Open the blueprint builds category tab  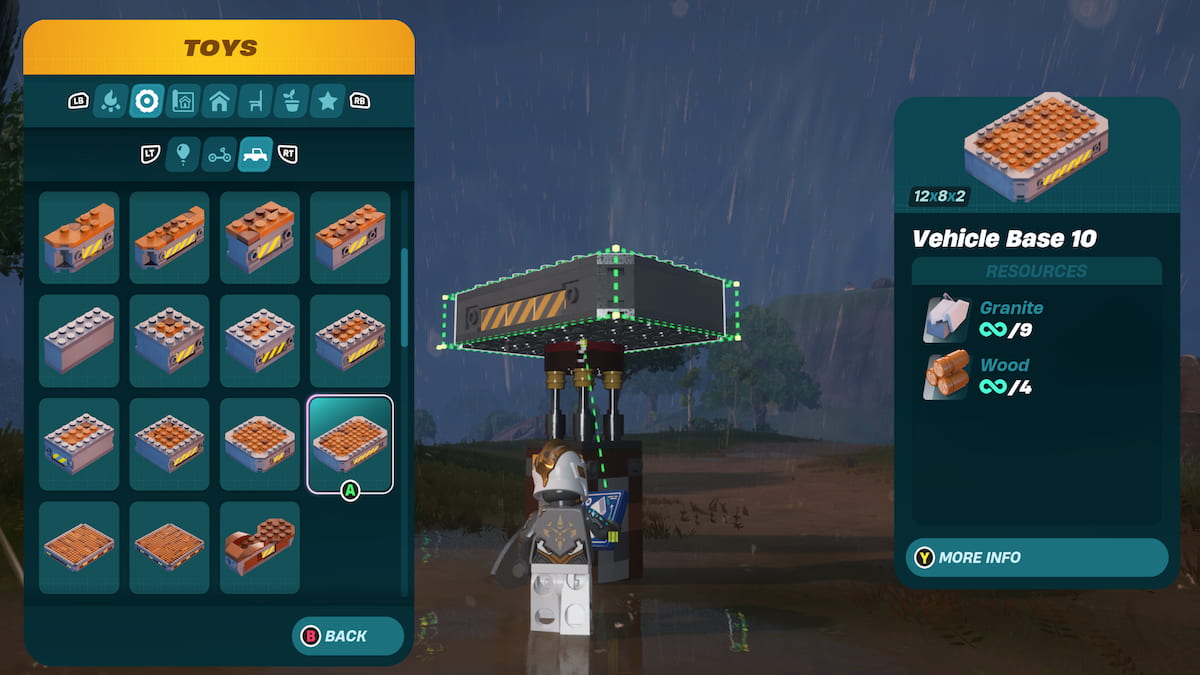(183, 100)
